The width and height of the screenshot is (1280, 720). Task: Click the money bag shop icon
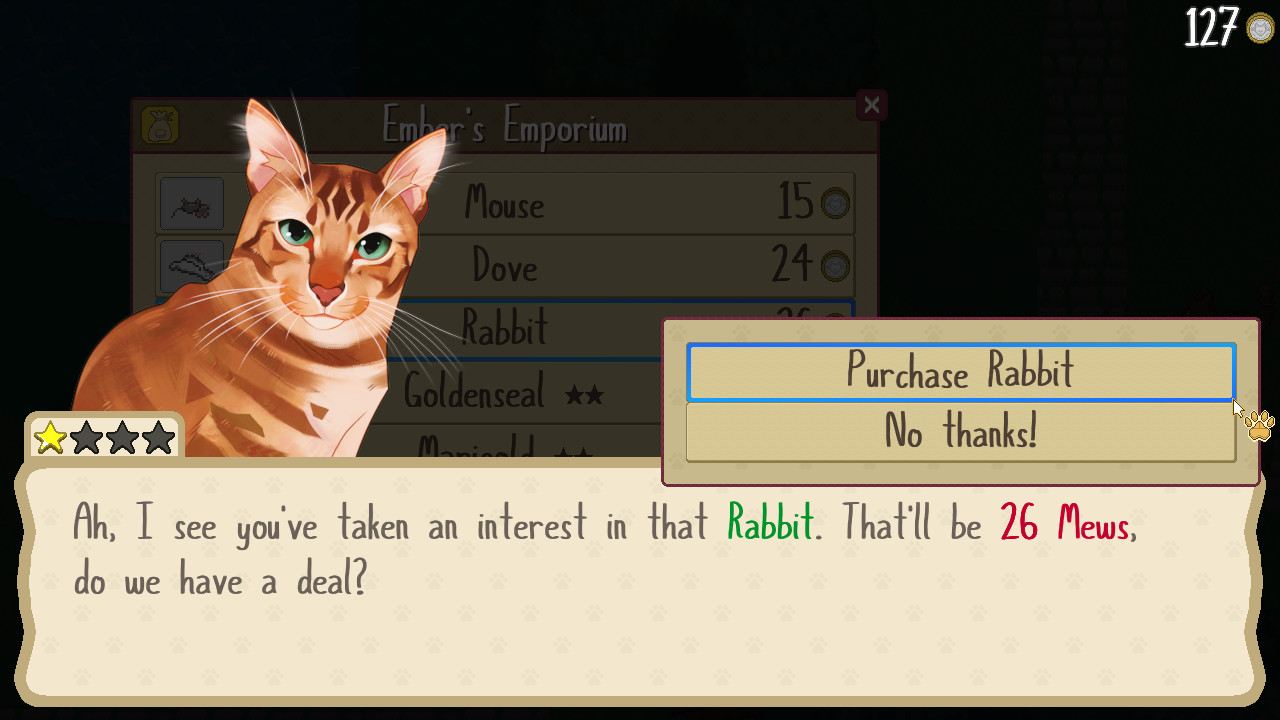(161, 126)
